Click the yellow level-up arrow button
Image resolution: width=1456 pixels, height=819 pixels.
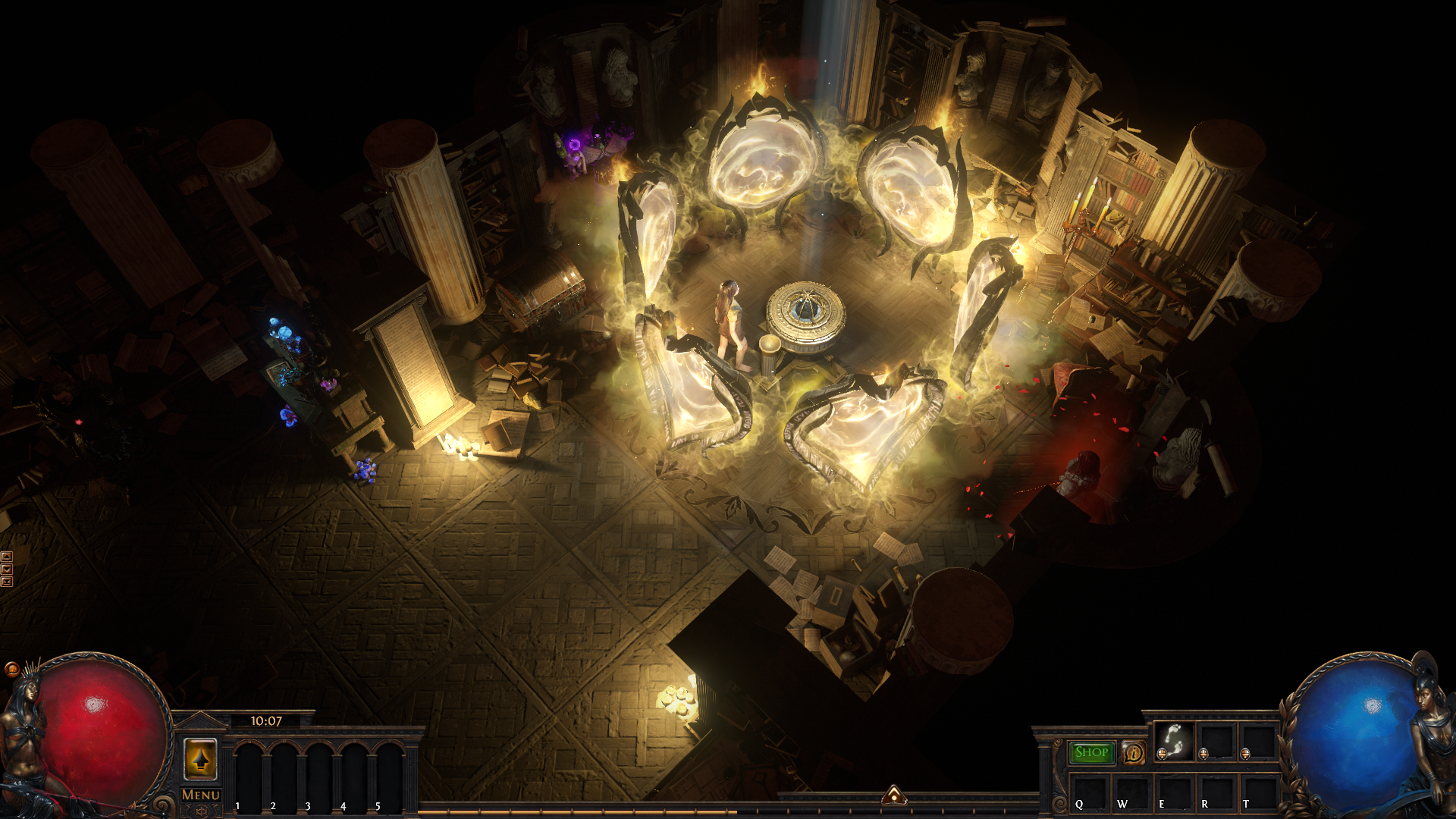tap(200, 758)
